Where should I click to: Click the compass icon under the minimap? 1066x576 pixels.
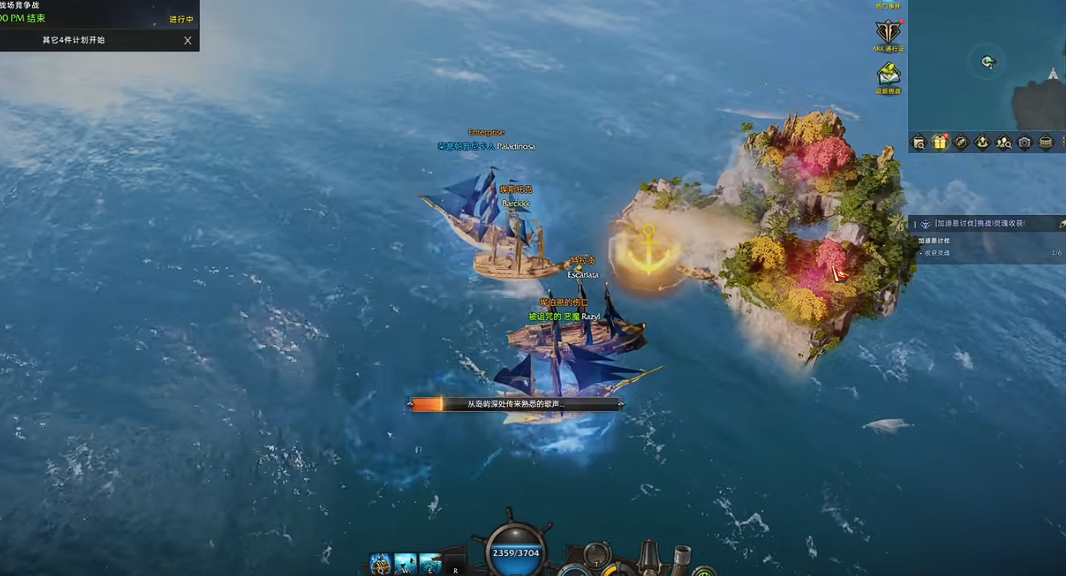point(961,143)
